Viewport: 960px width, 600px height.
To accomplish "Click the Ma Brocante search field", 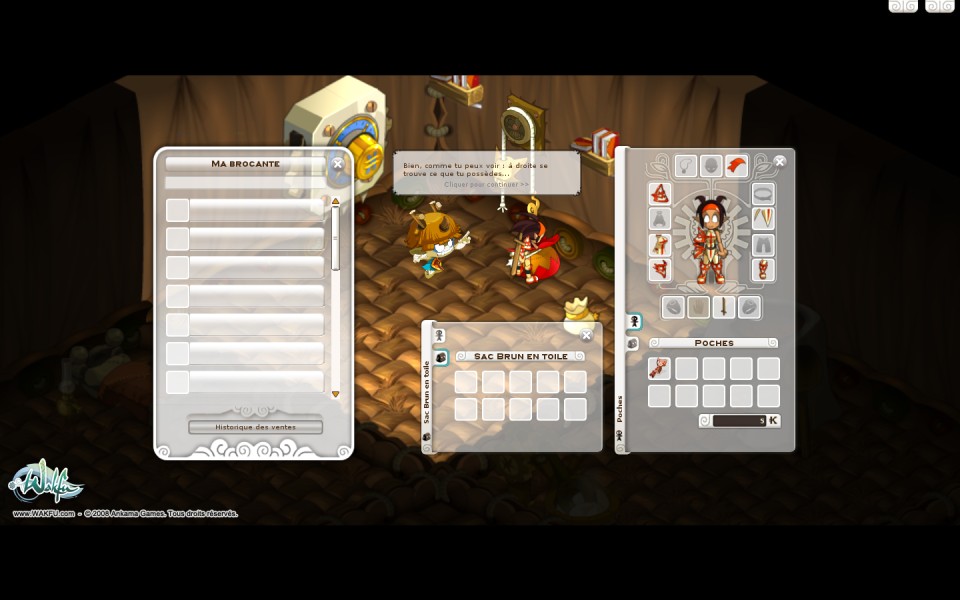I will click(x=246, y=183).
